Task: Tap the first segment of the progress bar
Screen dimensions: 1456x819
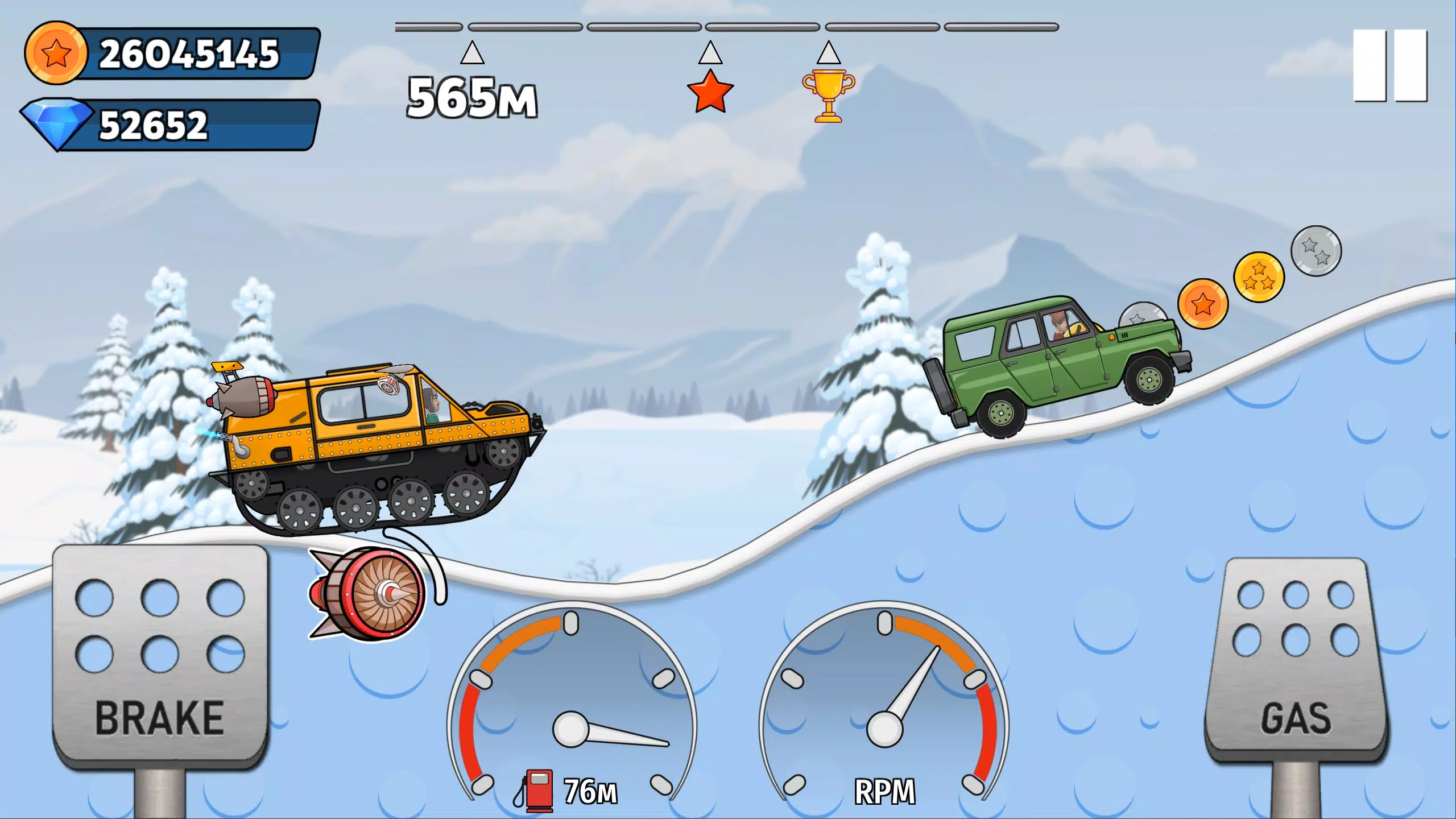Action: coord(428,25)
